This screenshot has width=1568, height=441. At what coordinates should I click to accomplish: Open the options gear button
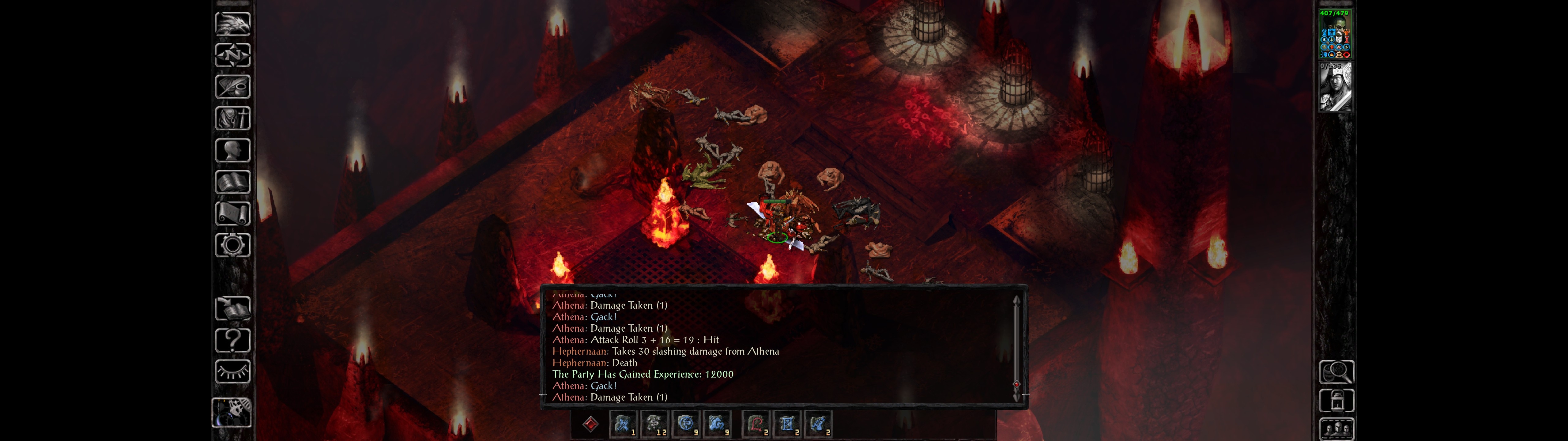pyautogui.click(x=232, y=245)
